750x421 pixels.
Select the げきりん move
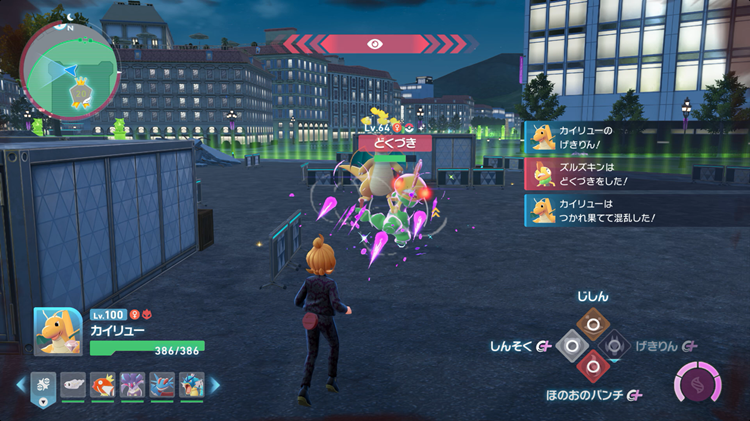pos(616,346)
